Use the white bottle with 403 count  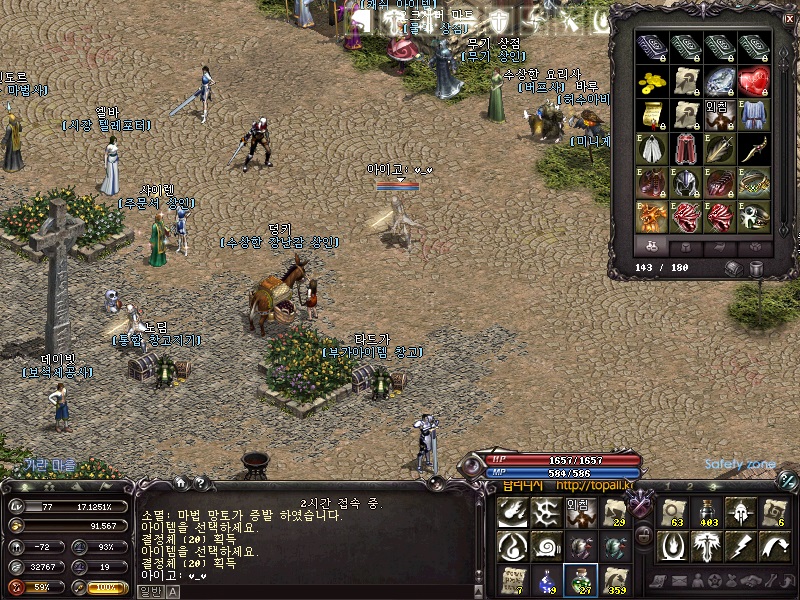[x=707, y=511]
